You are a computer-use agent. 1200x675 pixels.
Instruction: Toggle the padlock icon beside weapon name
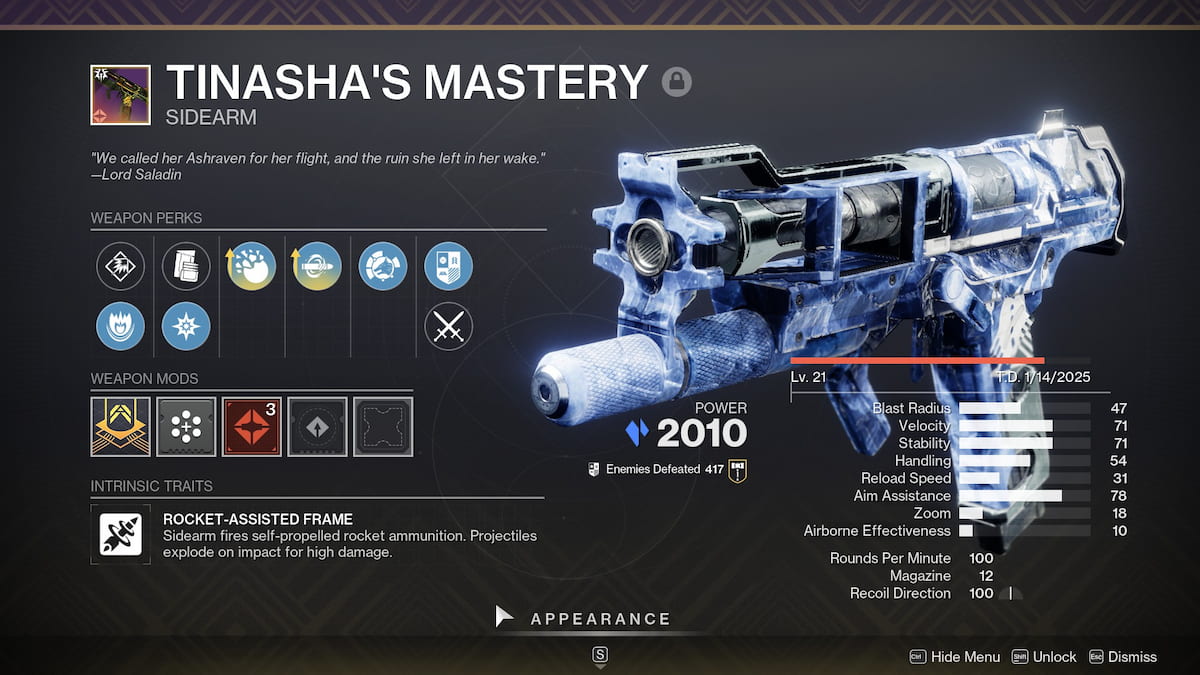click(677, 81)
